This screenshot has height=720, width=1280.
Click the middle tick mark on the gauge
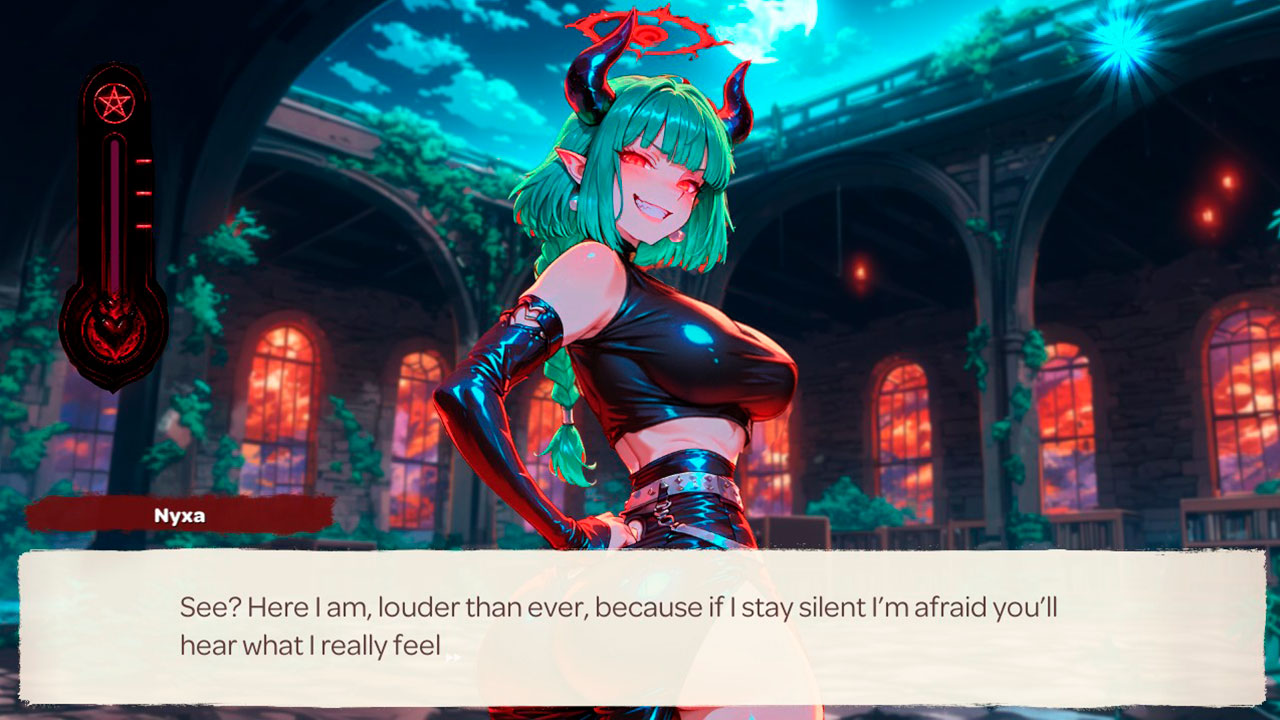click(141, 193)
